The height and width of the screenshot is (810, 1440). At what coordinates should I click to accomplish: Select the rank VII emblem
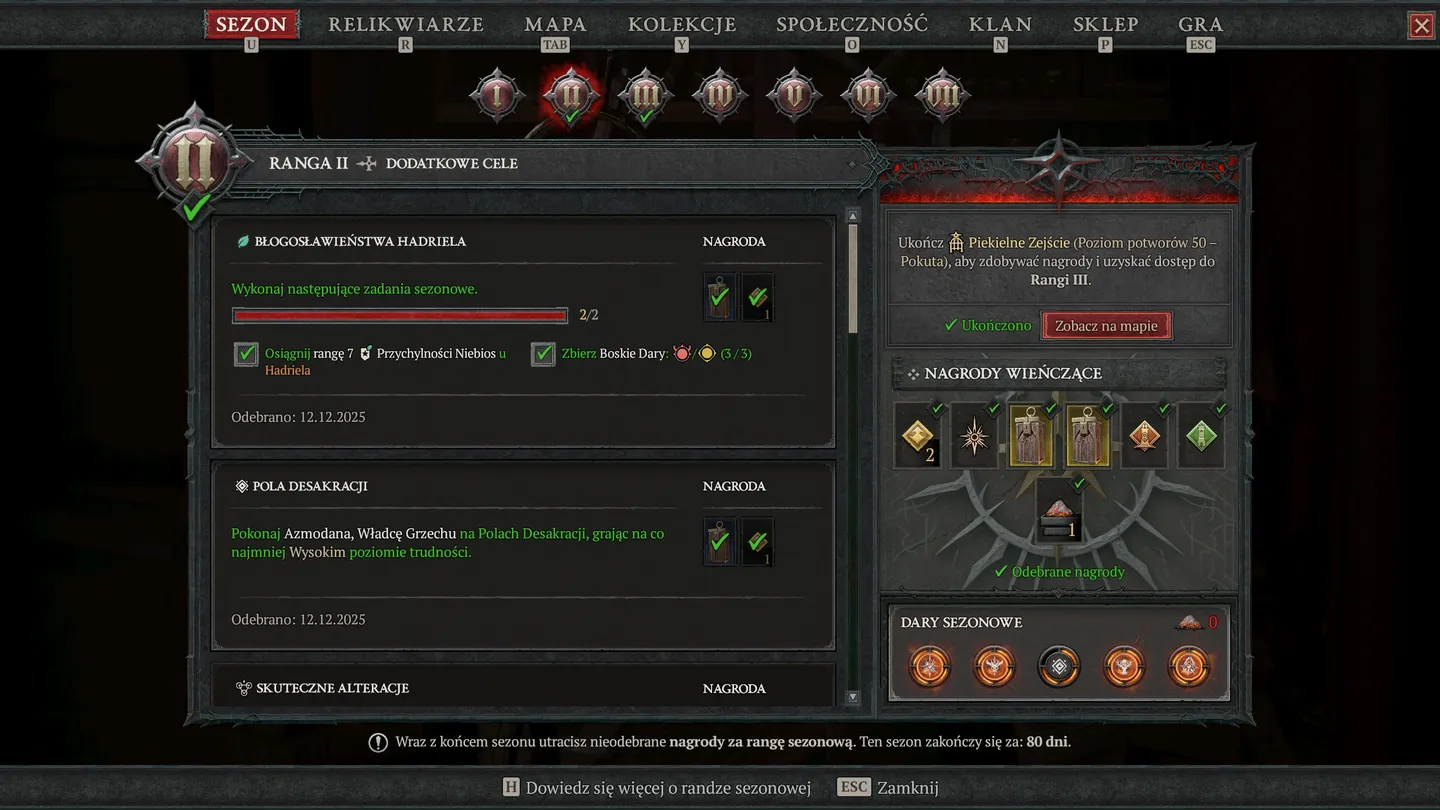coord(941,96)
